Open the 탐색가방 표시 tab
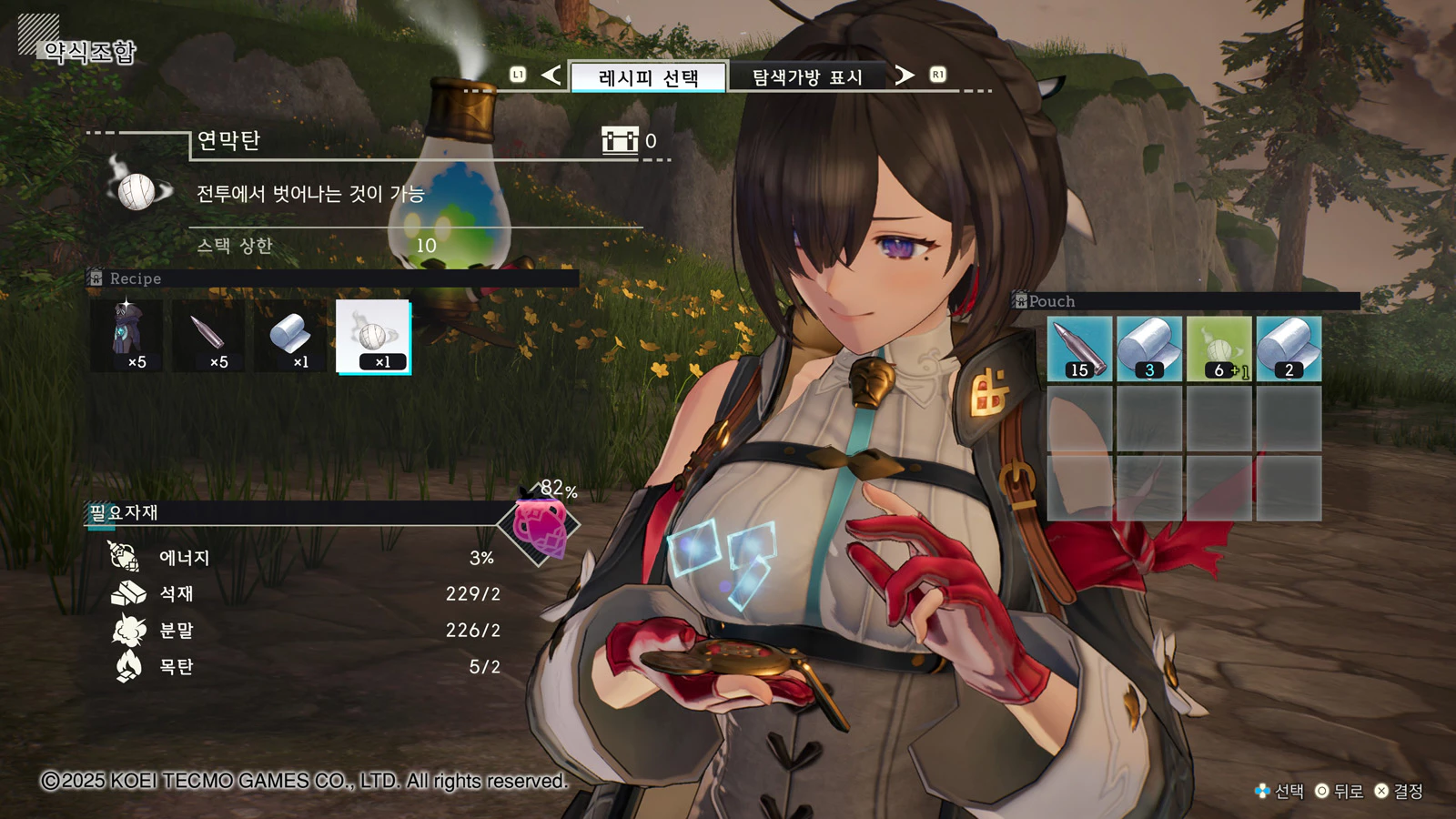This screenshot has width=1456, height=819. pos(806,77)
